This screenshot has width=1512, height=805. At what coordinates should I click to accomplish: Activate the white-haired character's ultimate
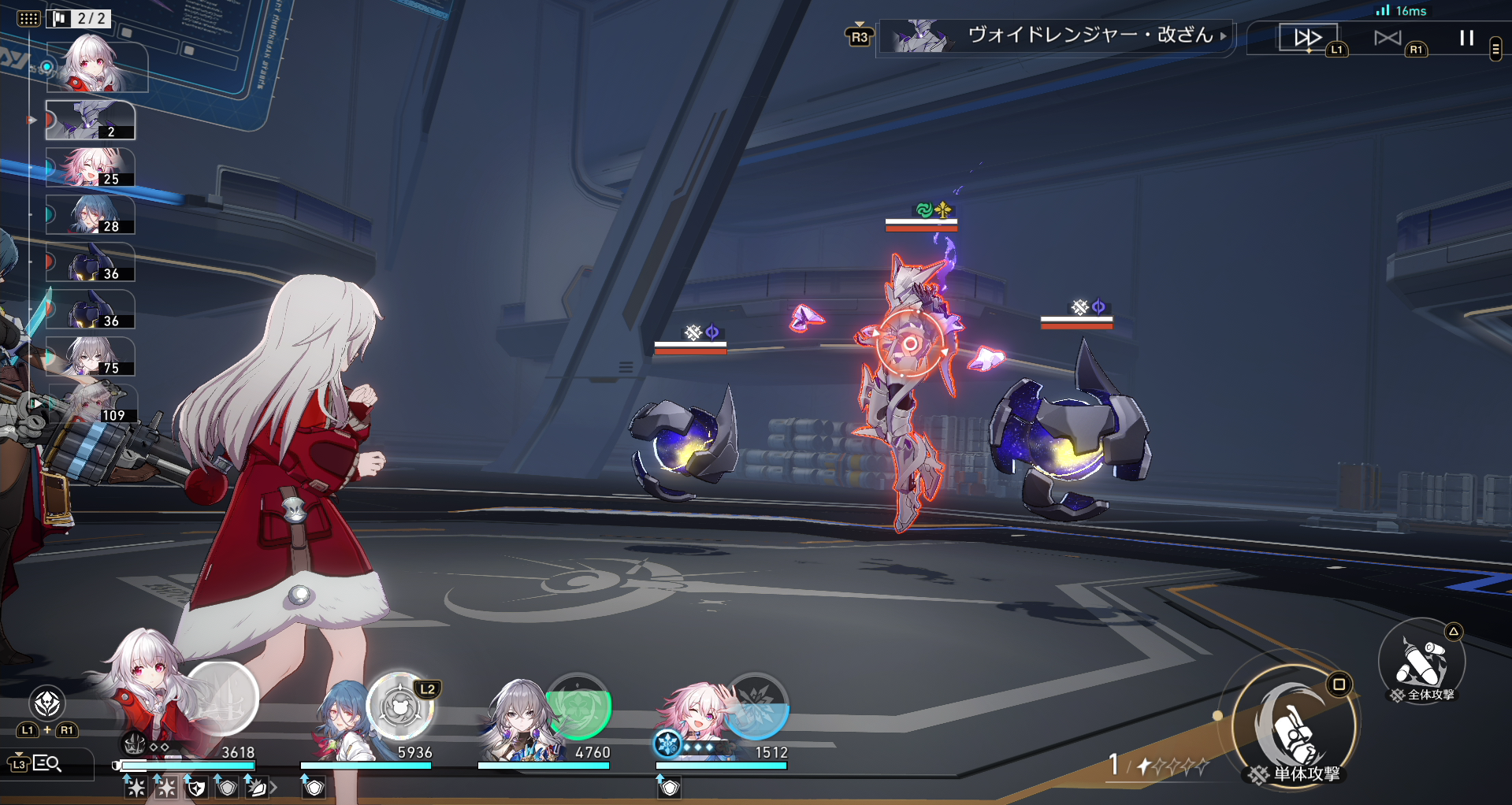click(222, 699)
